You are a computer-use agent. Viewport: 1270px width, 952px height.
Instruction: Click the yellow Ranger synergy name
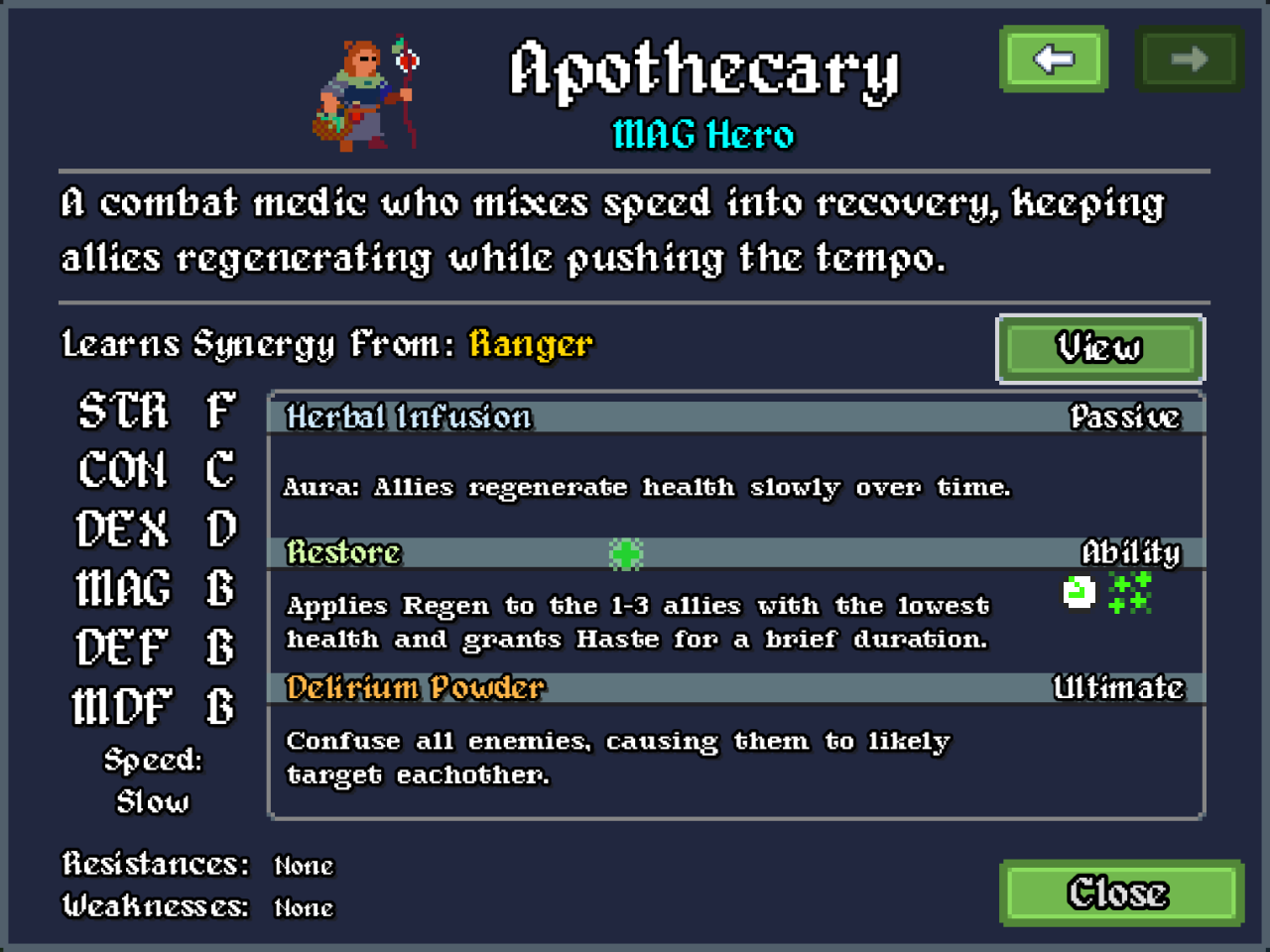click(531, 344)
